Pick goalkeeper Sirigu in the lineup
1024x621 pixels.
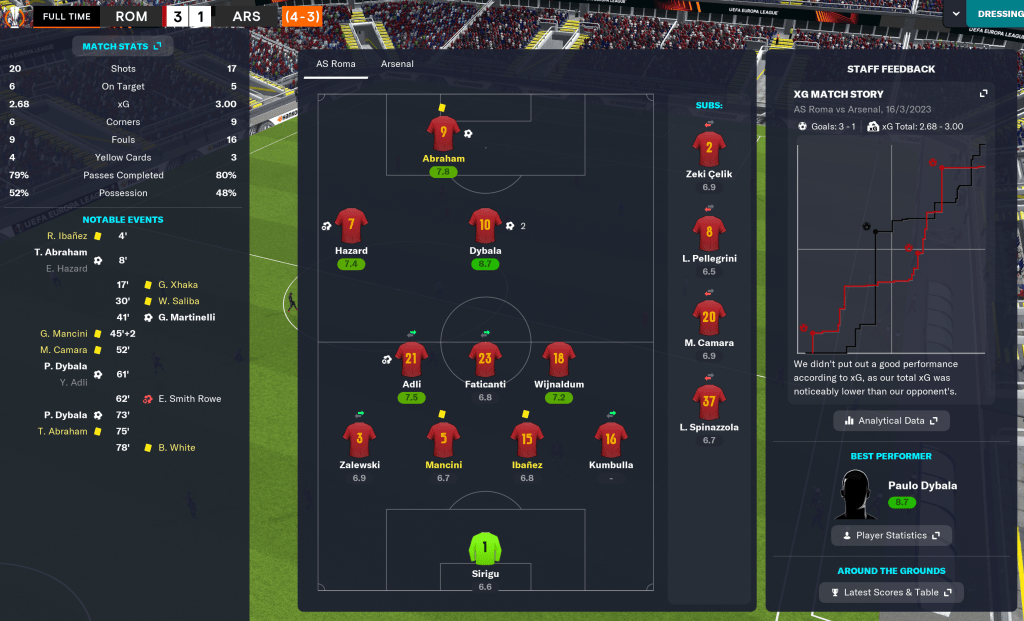tap(485, 548)
